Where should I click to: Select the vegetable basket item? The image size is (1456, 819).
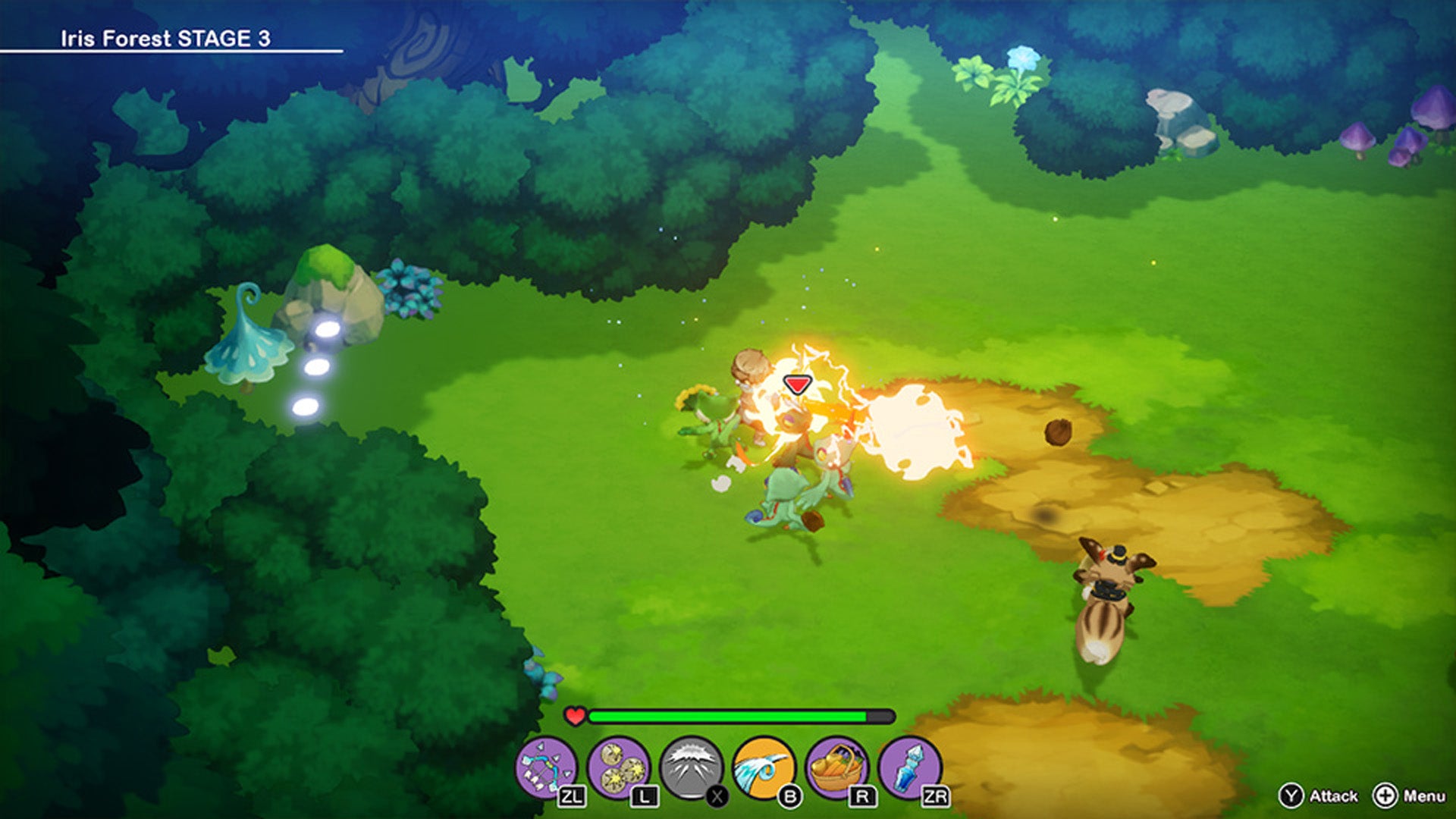836,768
